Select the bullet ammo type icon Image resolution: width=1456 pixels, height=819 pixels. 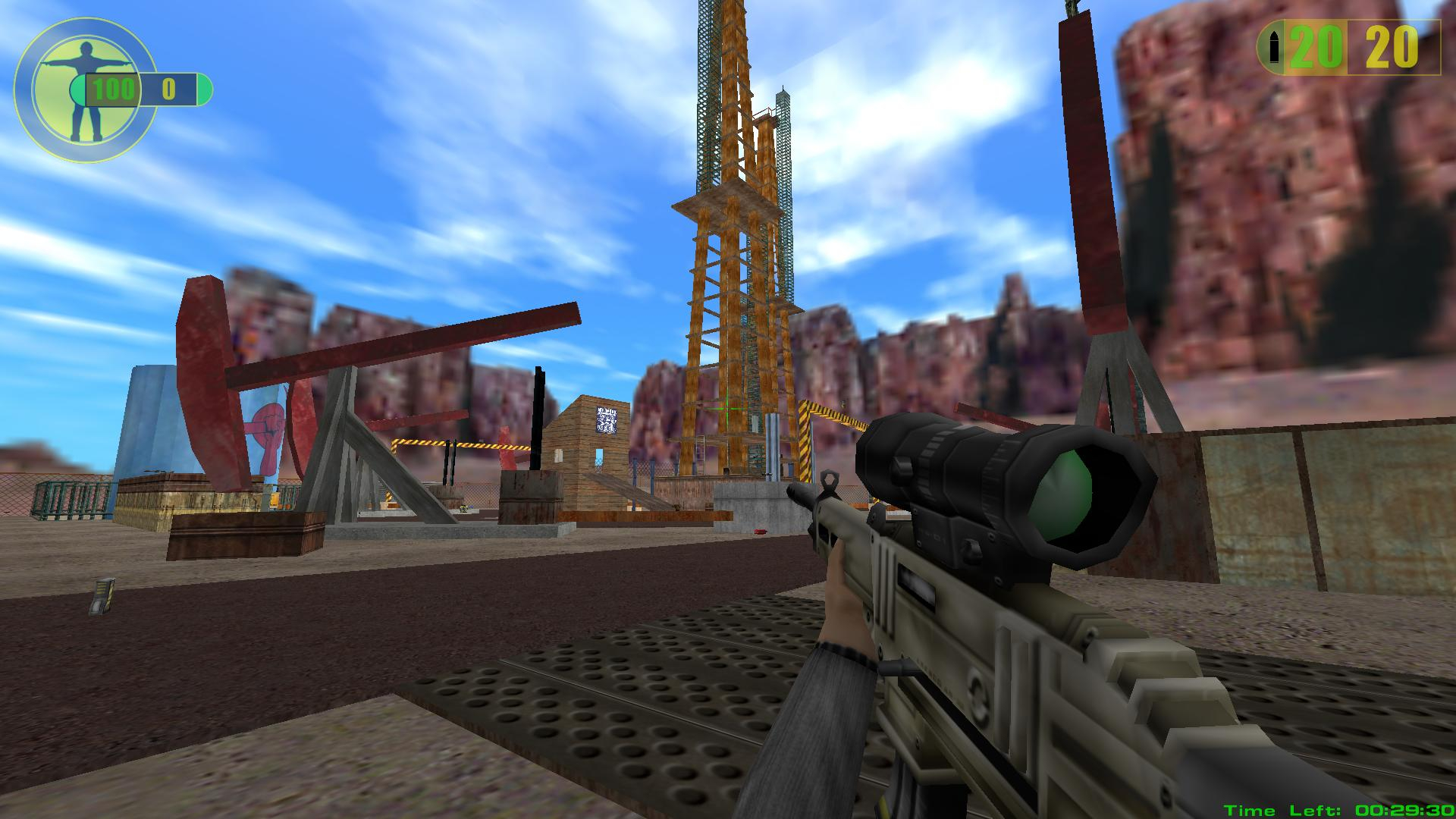[1275, 49]
